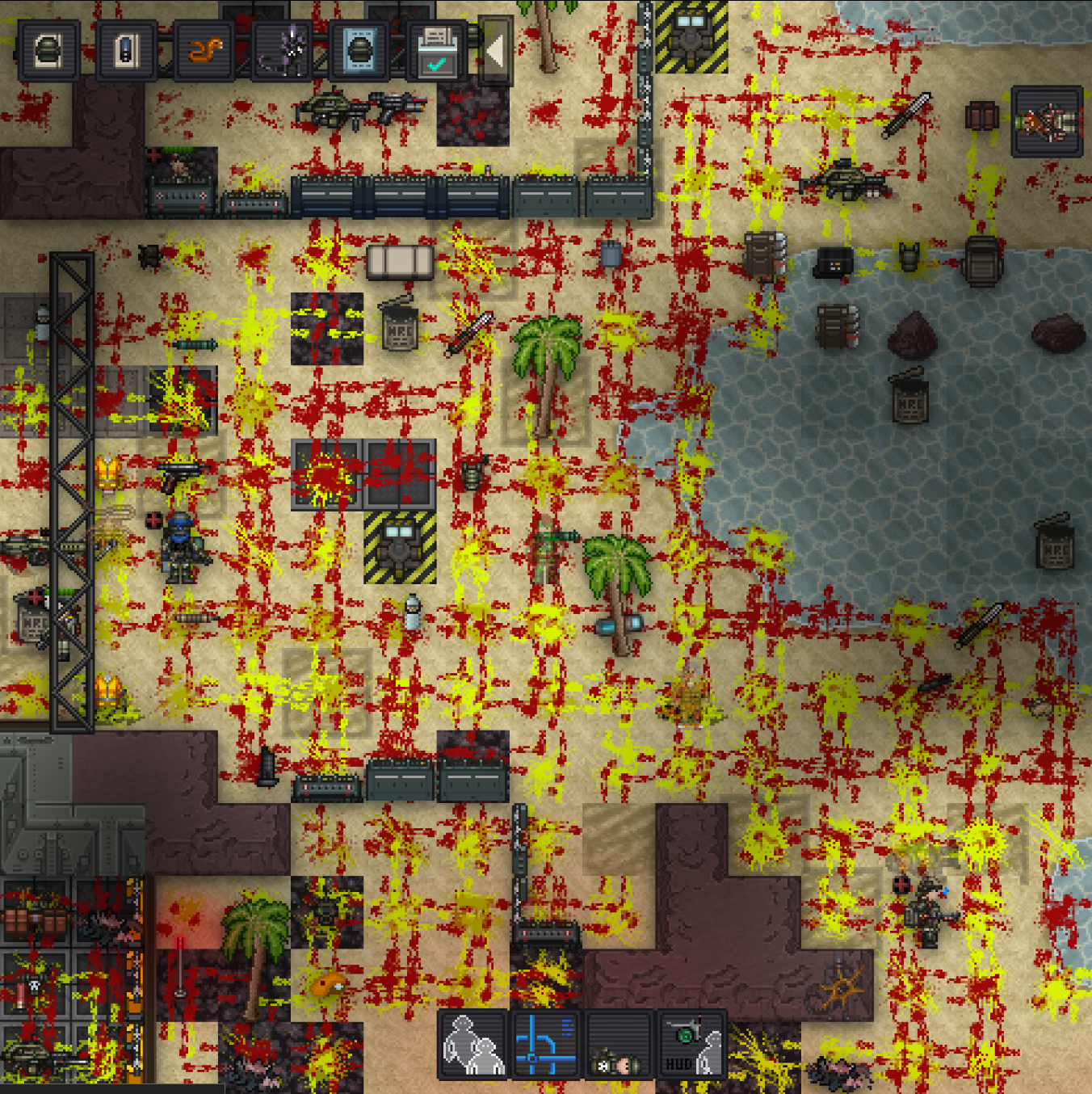Image resolution: width=1092 pixels, height=1094 pixels.
Task: Activate the orange snake icon button
Action: coord(204,51)
